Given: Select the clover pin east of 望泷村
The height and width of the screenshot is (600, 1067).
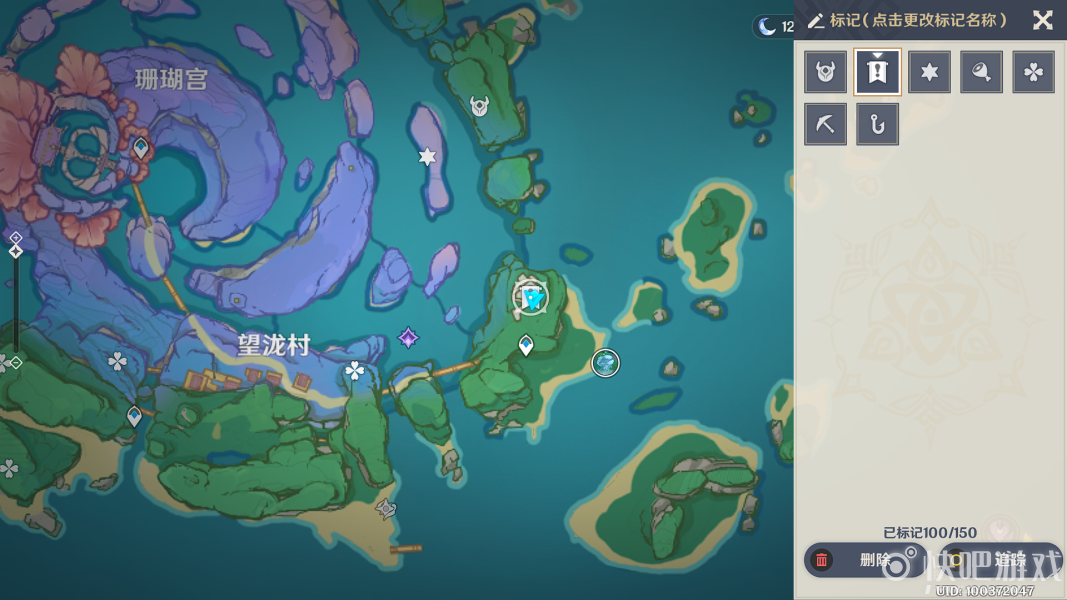Looking at the screenshot, I should (x=355, y=371).
